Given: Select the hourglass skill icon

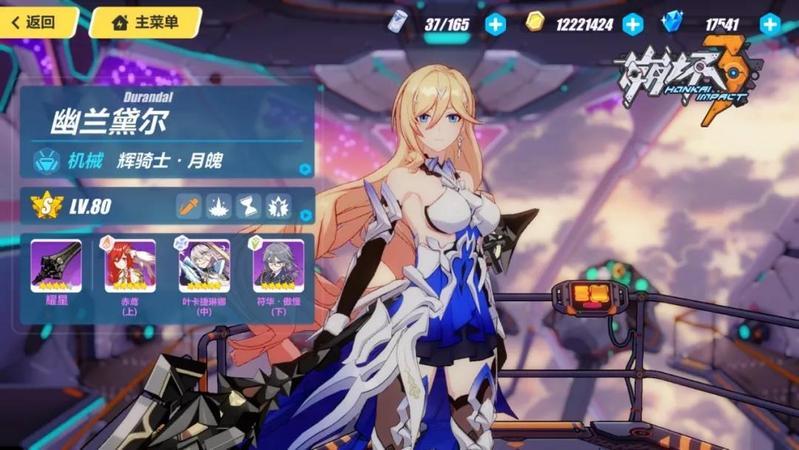Looking at the screenshot, I should tap(248, 206).
